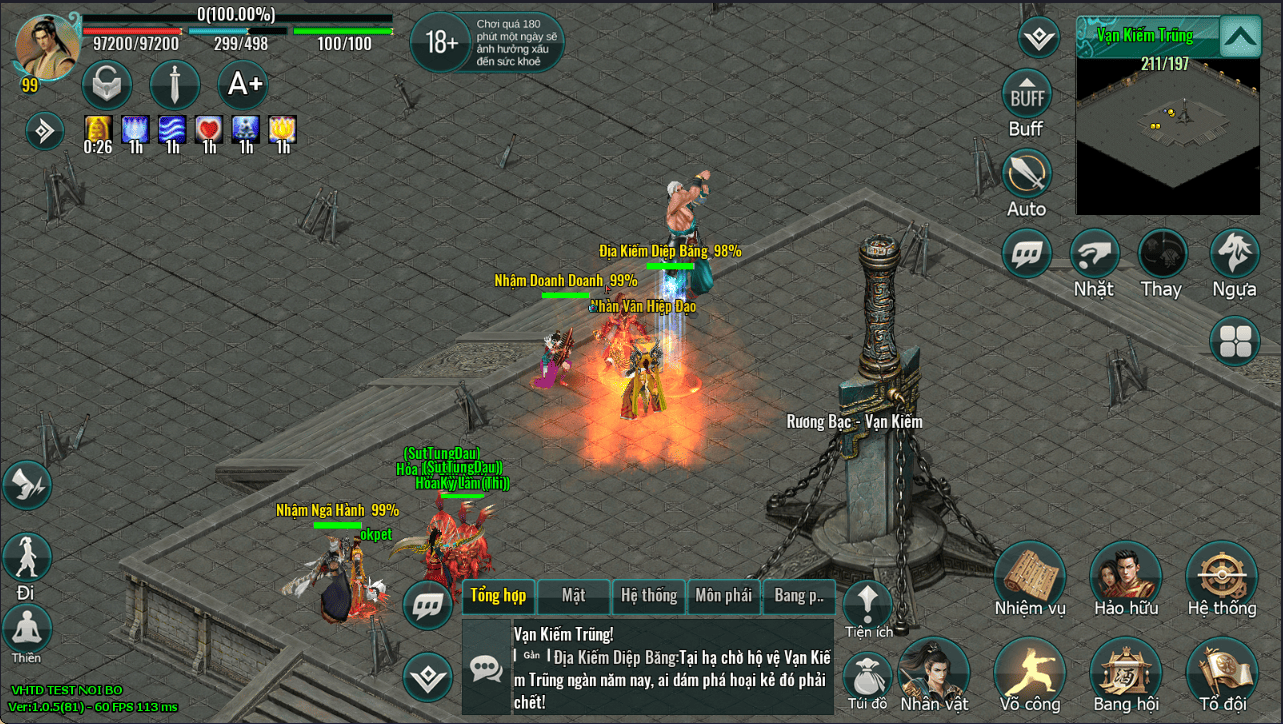Collapse the Vạn Kiếm Trủng minimap
The image size is (1283, 724).
1240,38
